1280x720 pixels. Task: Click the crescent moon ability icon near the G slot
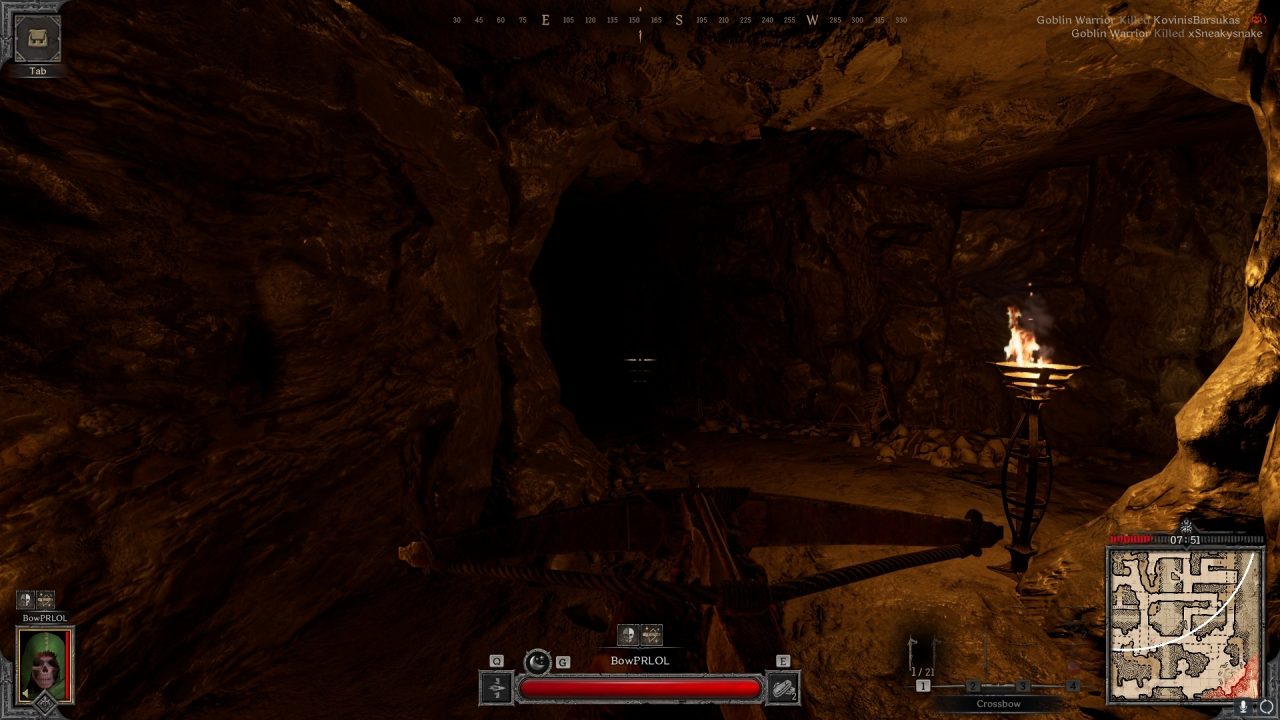[x=537, y=662]
